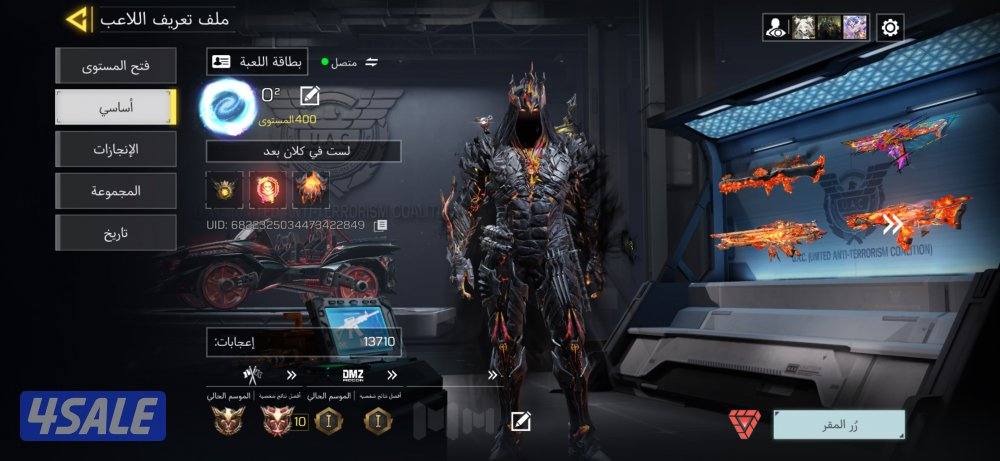
Task: Select the لست في كلان بعد clan bar
Action: pyautogui.click(x=303, y=151)
